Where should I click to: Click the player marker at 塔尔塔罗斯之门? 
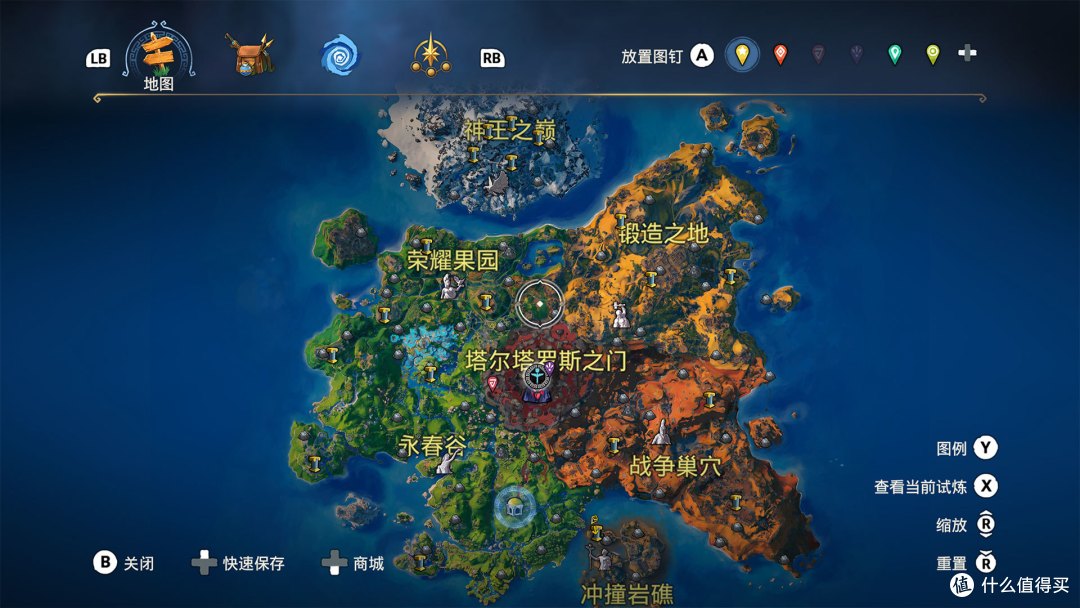[x=537, y=380]
